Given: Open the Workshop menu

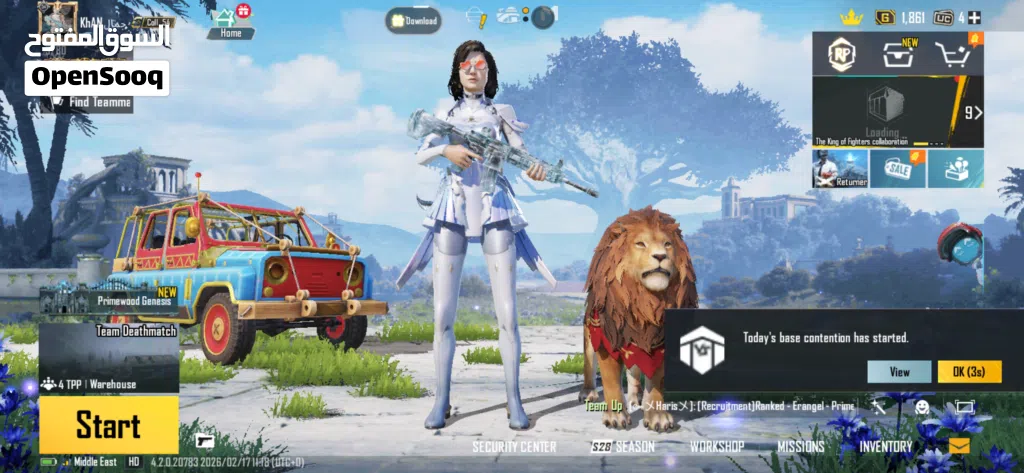Looking at the screenshot, I should (716, 447).
